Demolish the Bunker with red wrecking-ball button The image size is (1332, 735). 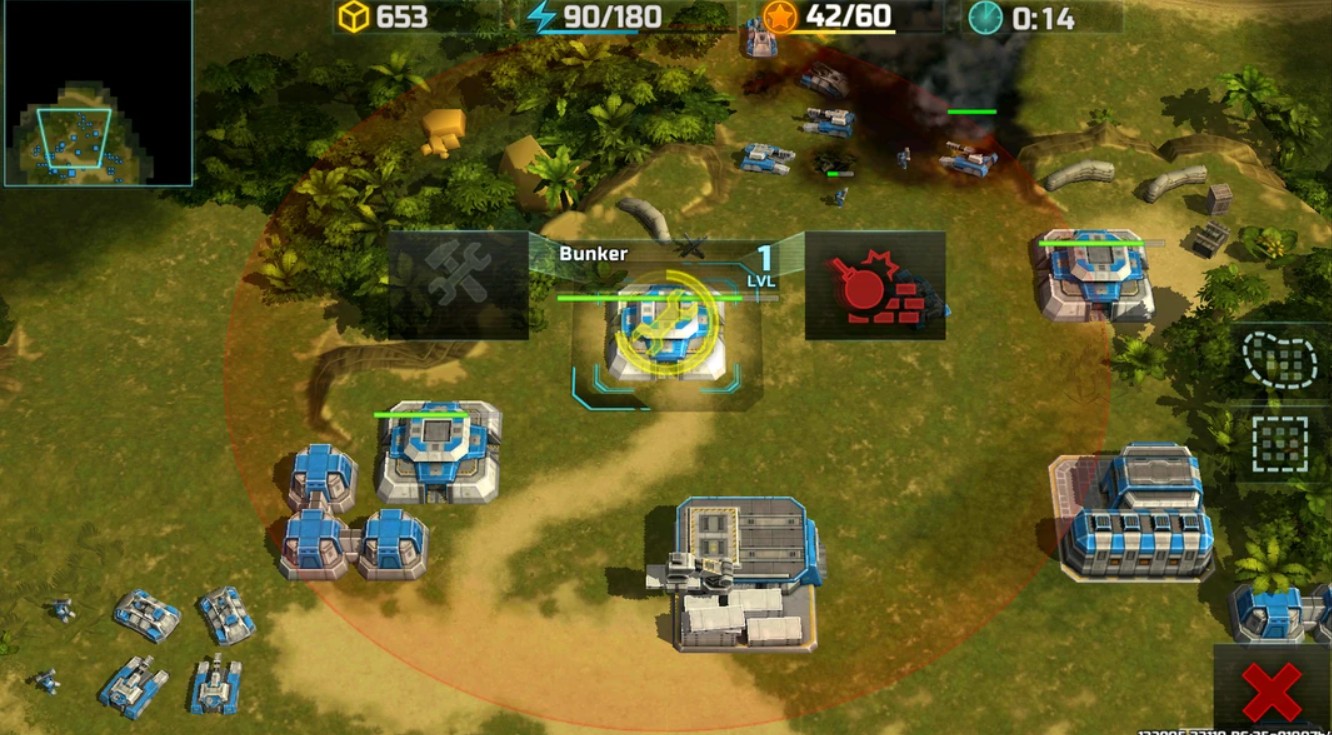pos(875,286)
